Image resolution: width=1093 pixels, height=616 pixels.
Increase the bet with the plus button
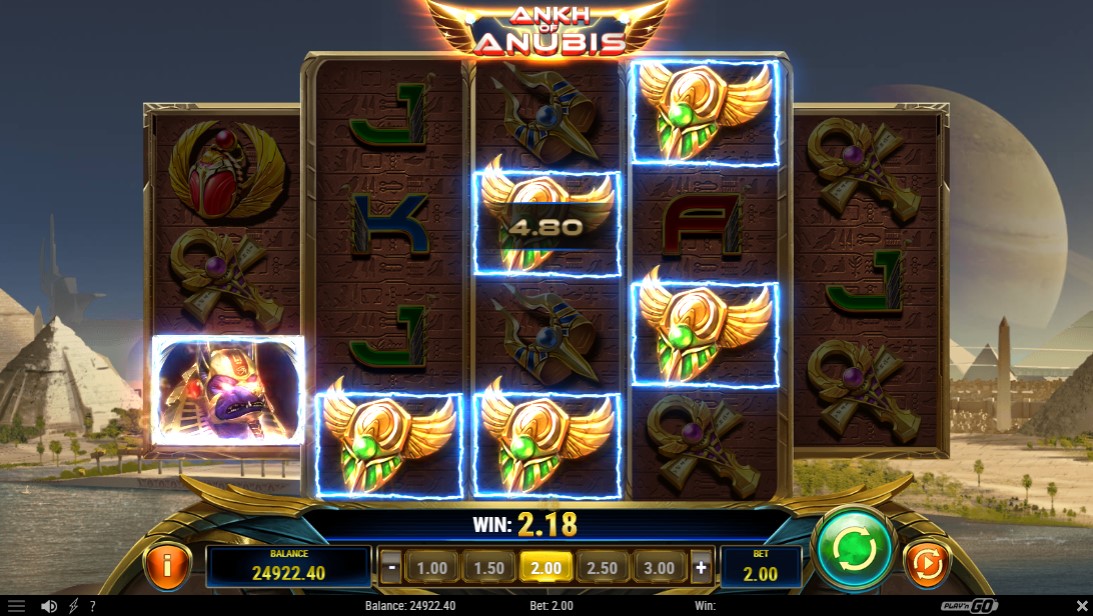click(x=701, y=567)
